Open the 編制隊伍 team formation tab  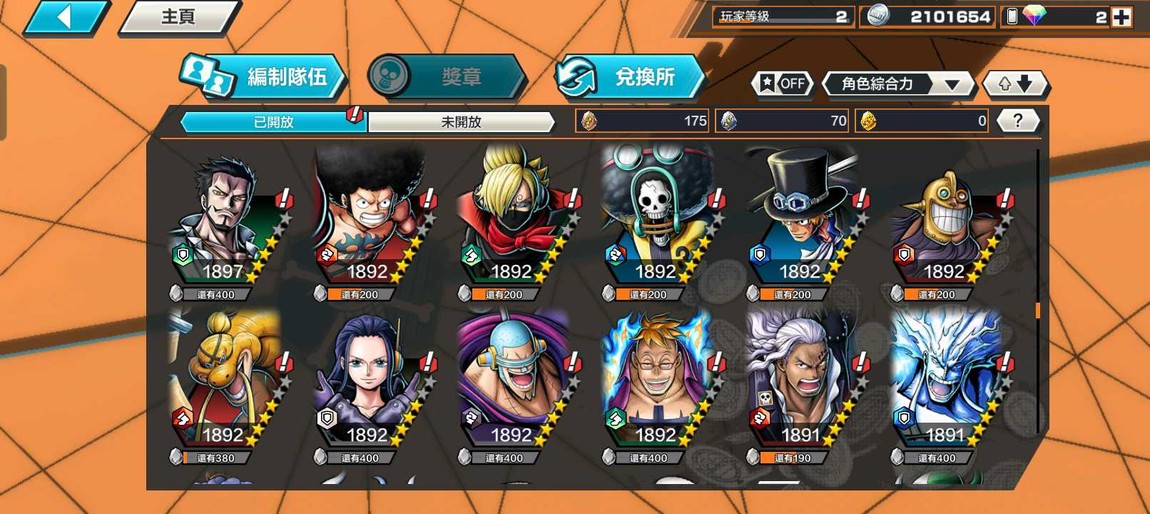click(x=265, y=76)
